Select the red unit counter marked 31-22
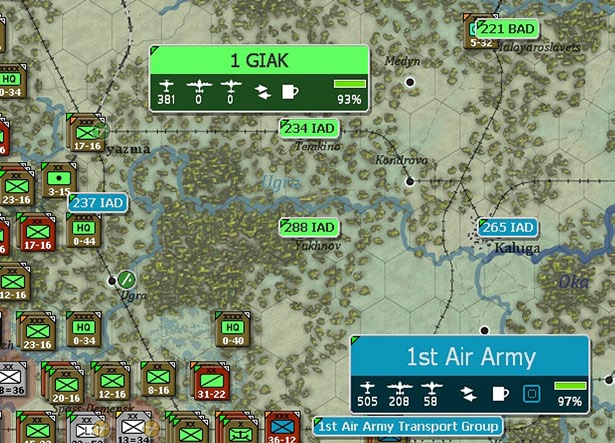615x443 pixels. click(209, 383)
